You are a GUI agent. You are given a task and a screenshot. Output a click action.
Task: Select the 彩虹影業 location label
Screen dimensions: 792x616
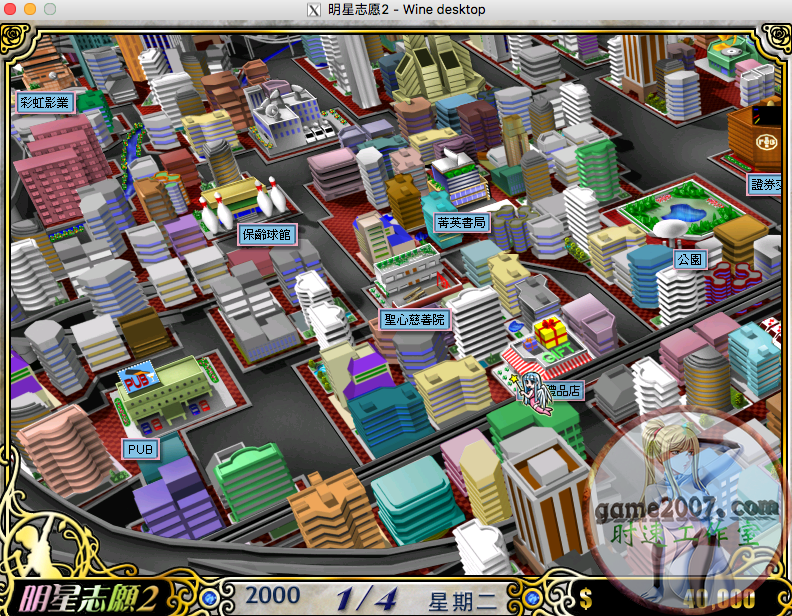pyautogui.click(x=46, y=102)
